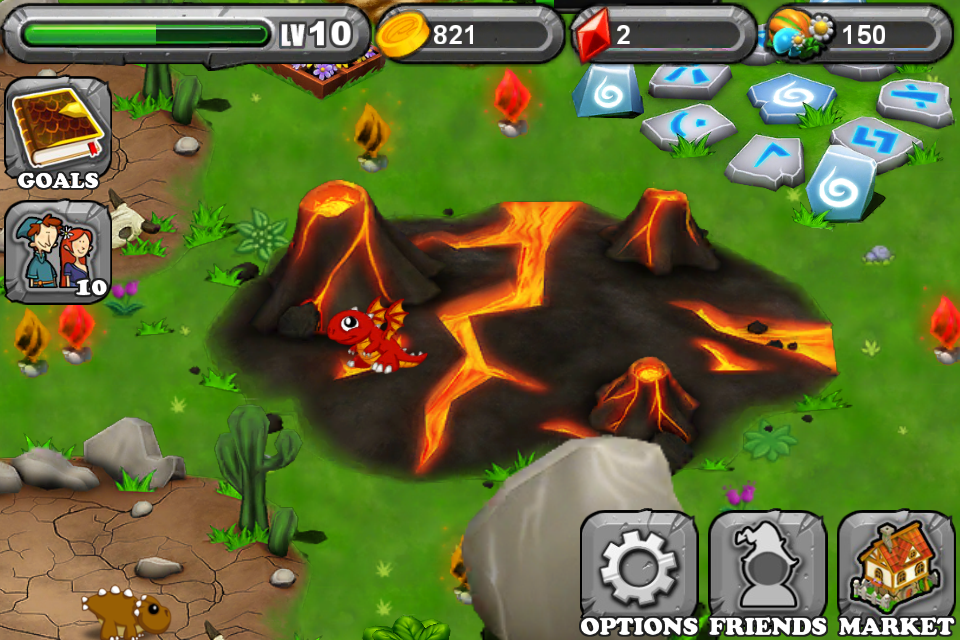Open the visitors couple icon
Viewport: 960px width, 640px height.
pyautogui.click(x=57, y=250)
